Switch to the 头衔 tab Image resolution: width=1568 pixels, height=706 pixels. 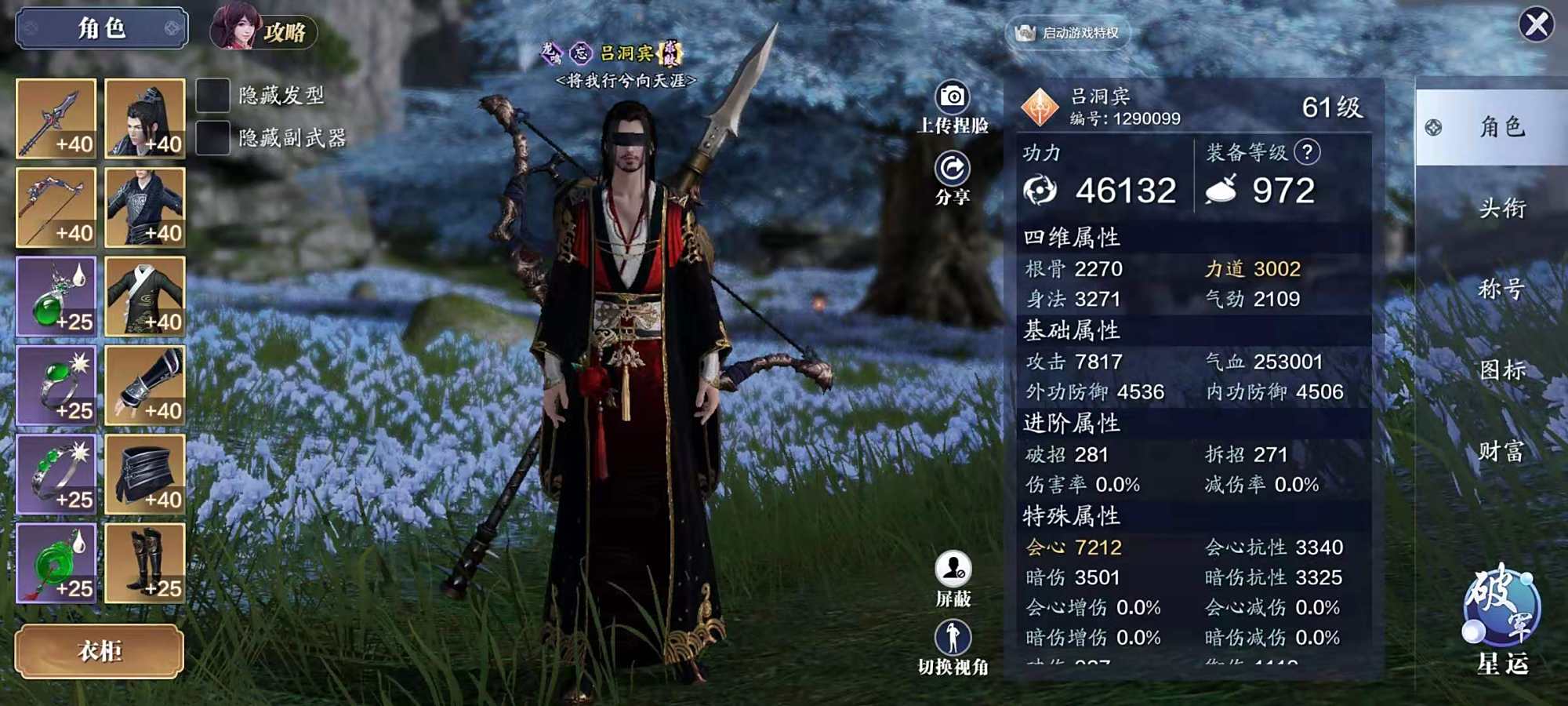pyautogui.click(x=1501, y=208)
